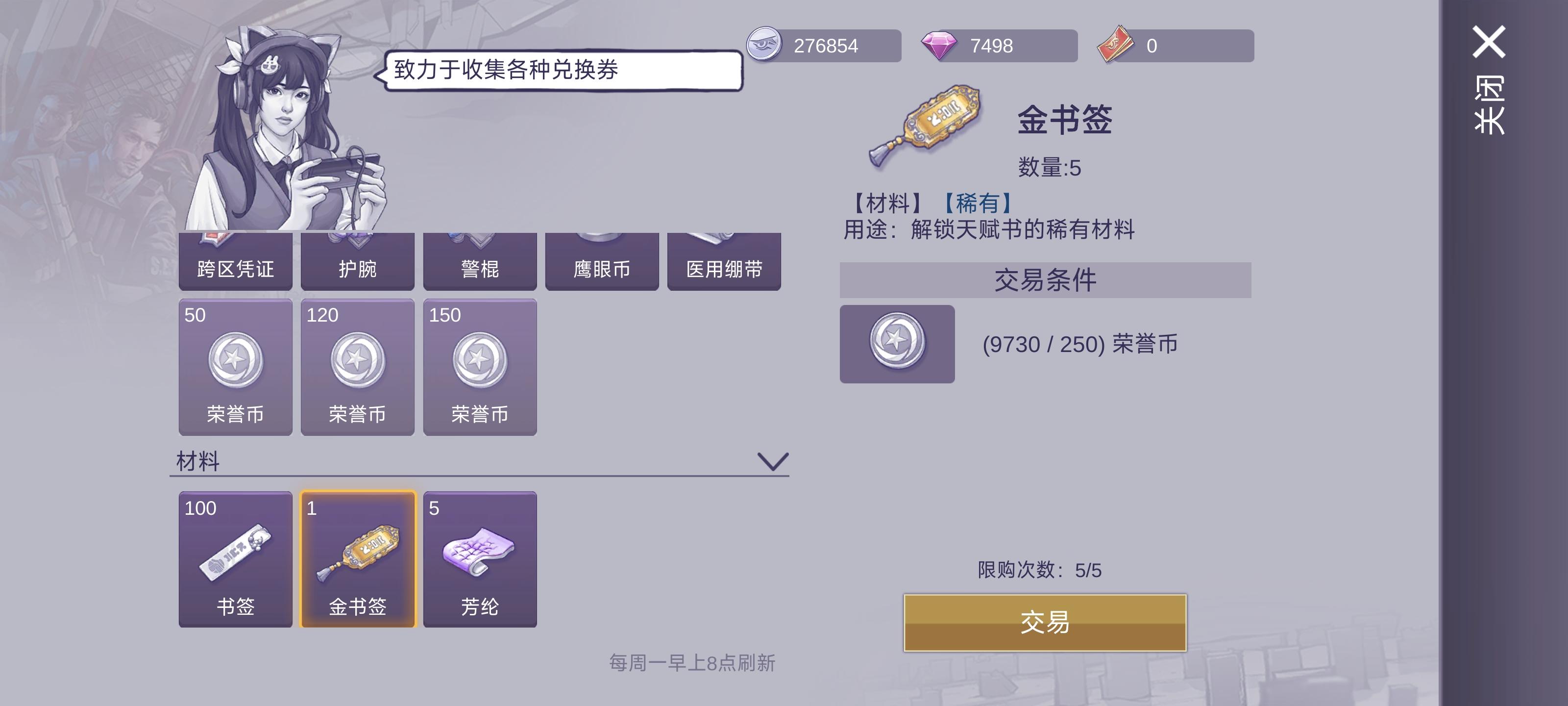Open the 芳纶 item details
This screenshot has height=706, width=1568.
(x=480, y=557)
